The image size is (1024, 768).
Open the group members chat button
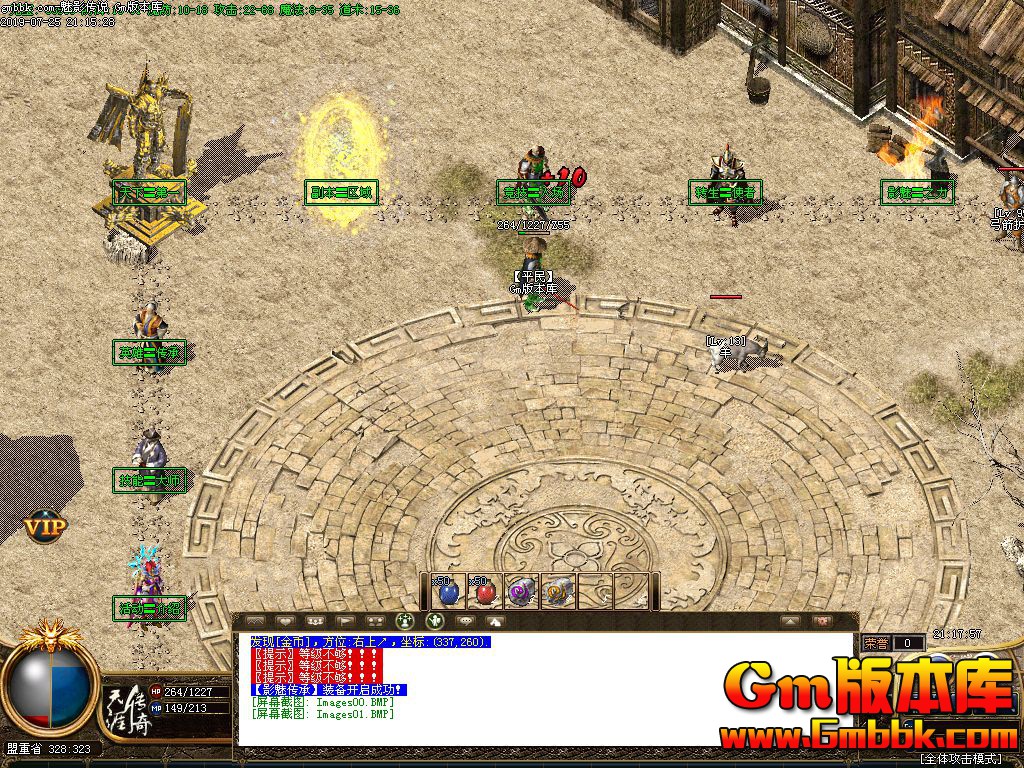(314, 621)
